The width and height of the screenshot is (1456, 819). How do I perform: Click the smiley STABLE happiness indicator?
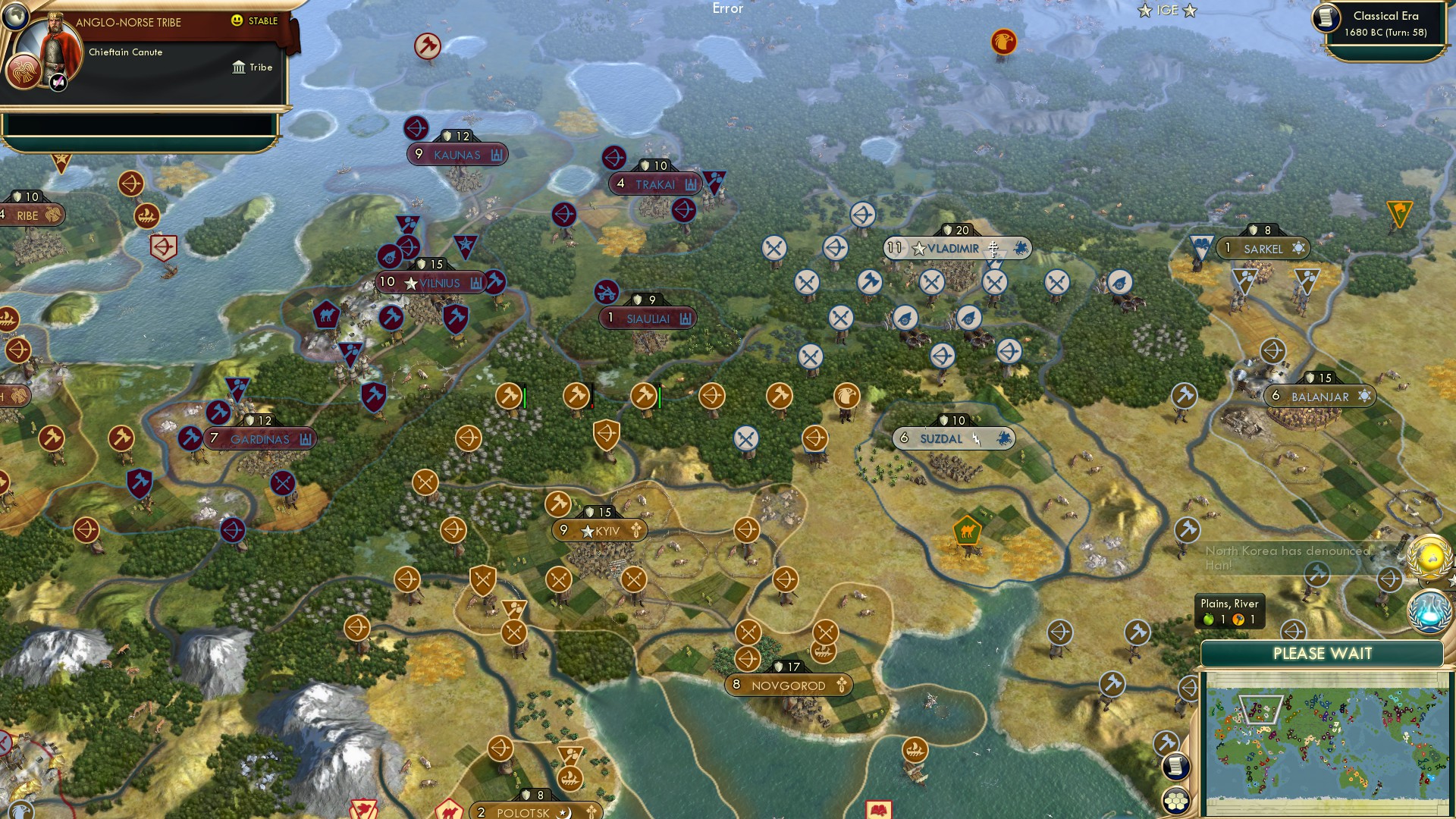point(237,22)
